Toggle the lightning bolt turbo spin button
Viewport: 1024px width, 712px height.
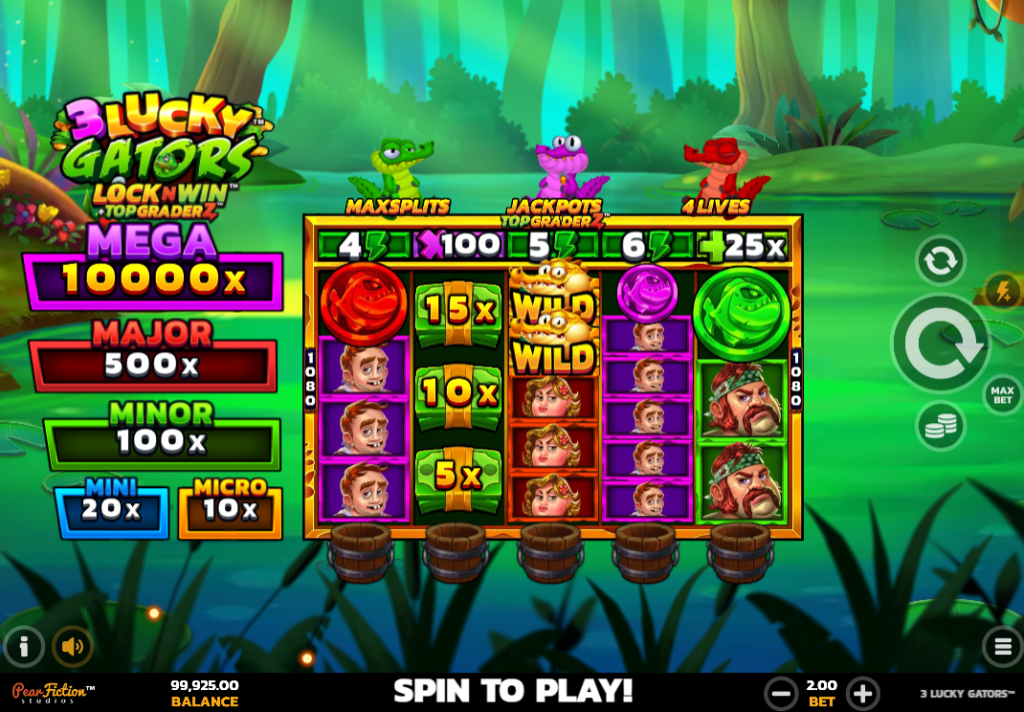pos(1002,291)
